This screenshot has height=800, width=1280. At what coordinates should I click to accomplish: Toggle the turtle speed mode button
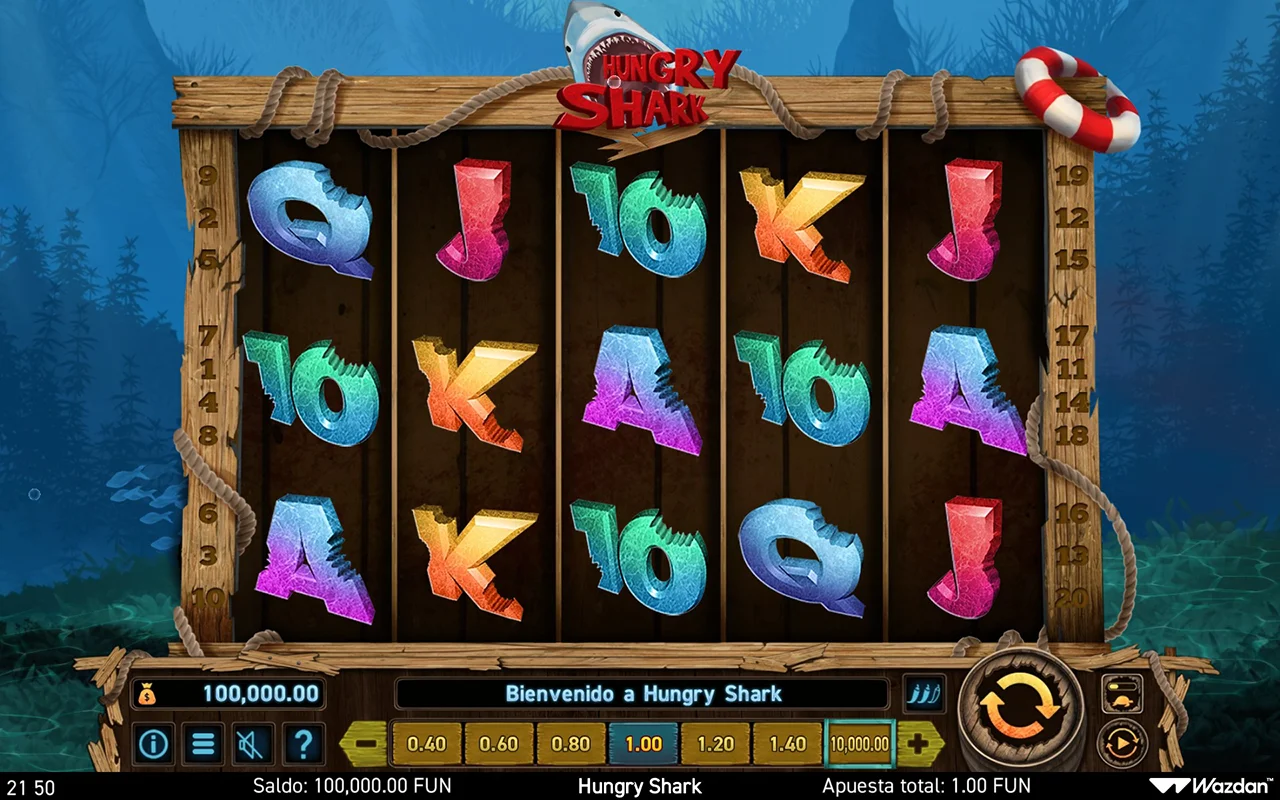[x=1122, y=693]
